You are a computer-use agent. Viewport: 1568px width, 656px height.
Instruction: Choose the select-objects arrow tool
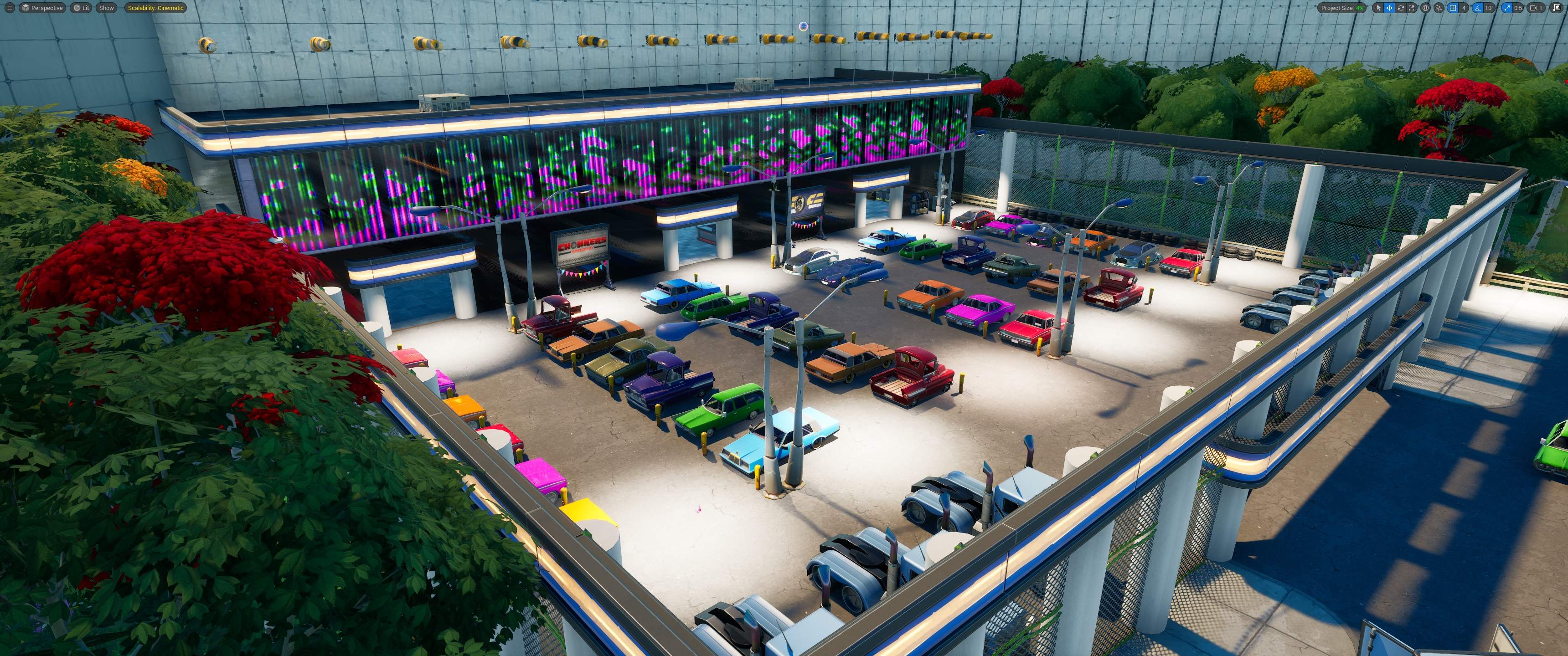(1379, 8)
